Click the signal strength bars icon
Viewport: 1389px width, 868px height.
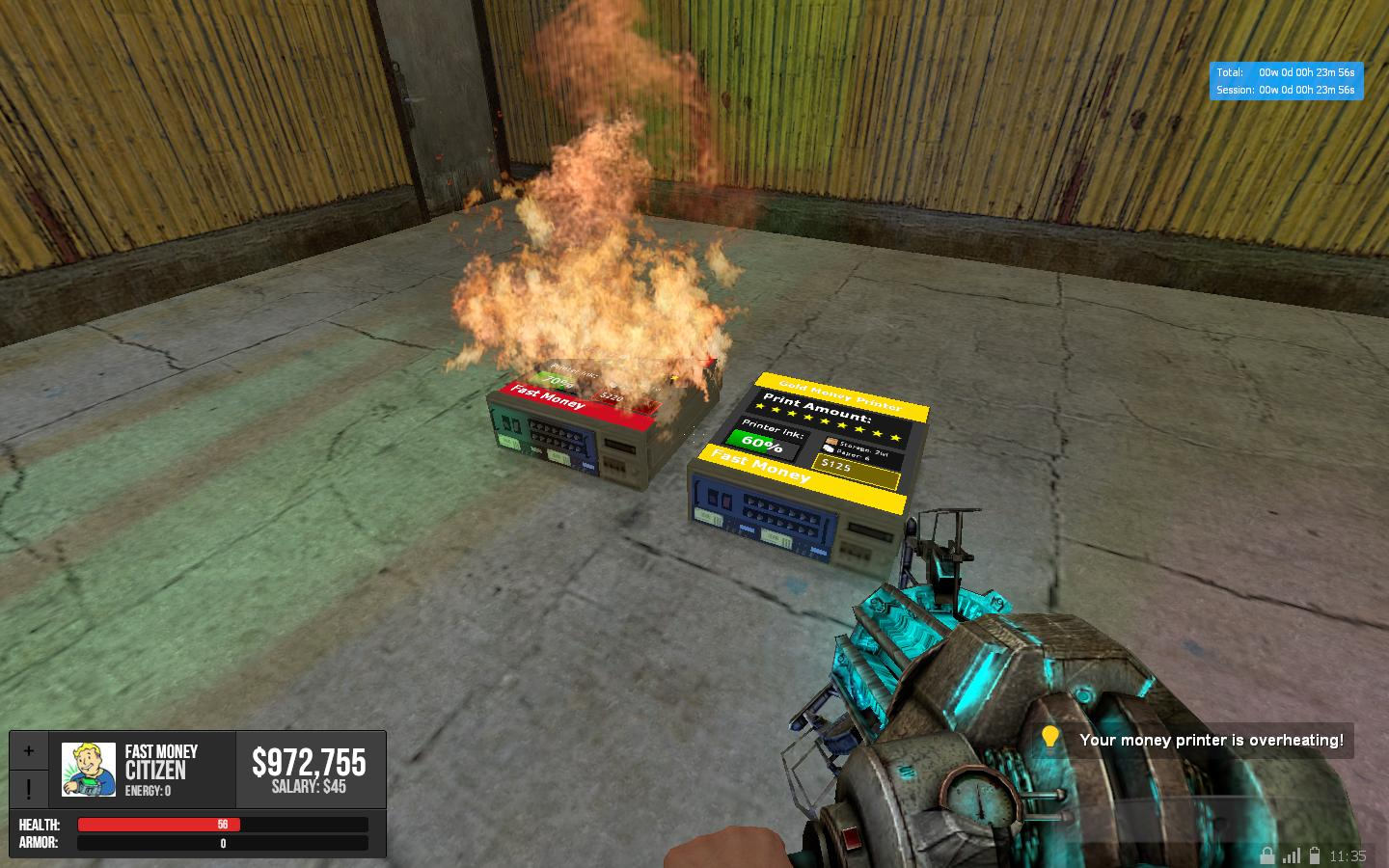[x=1291, y=854]
